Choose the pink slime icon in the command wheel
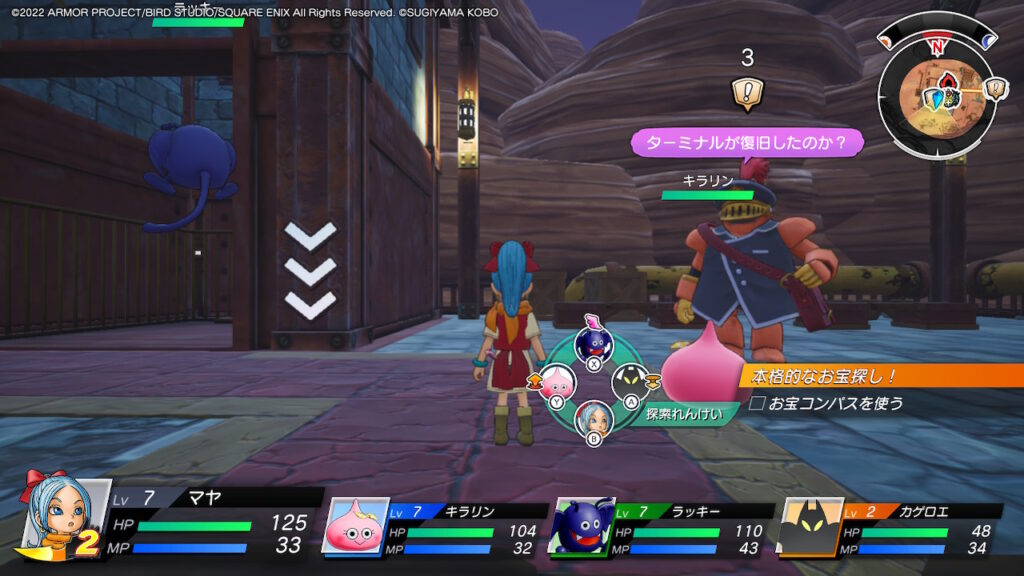 (x=555, y=383)
